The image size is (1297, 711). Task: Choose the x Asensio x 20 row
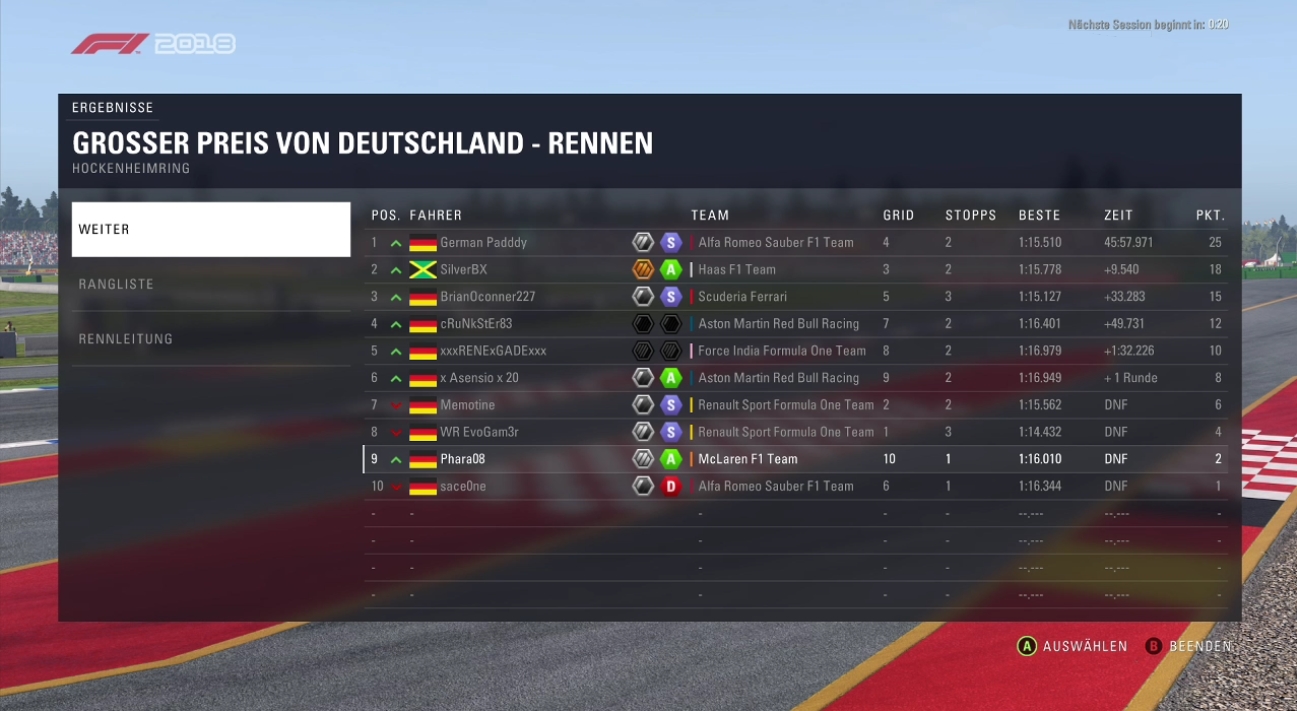[795, 378]
